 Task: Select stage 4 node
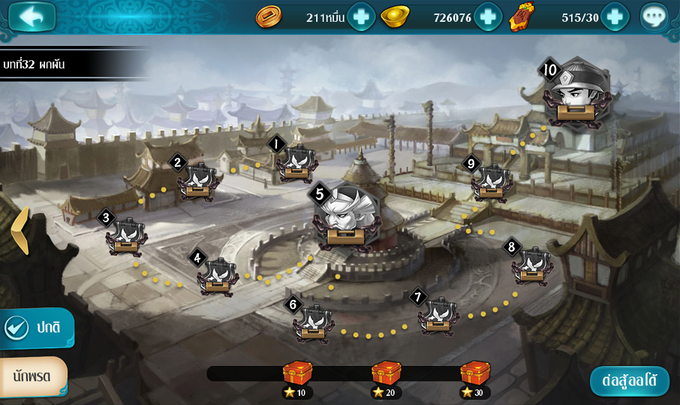tap(218, 274)
